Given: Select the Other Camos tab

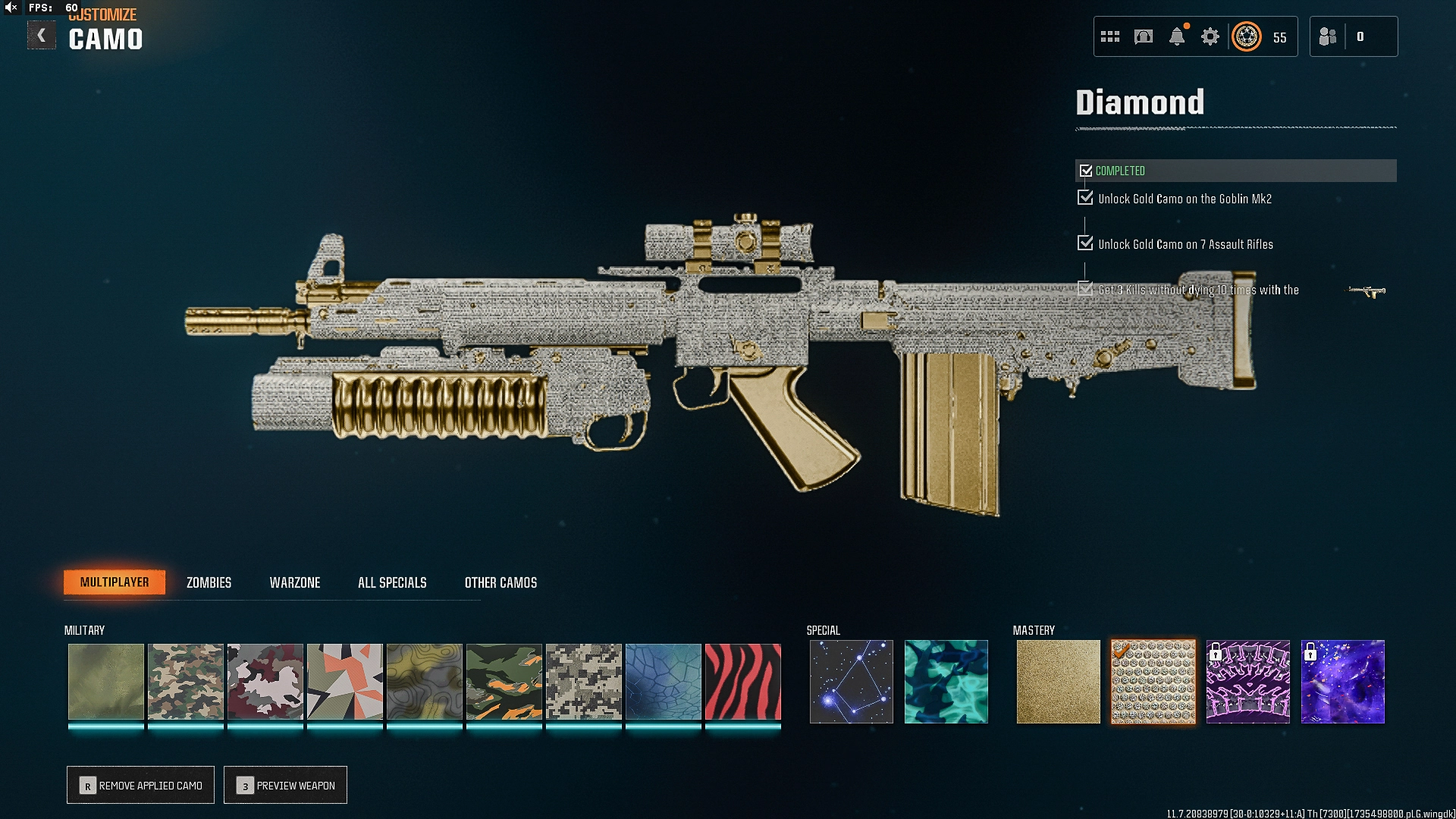Looking at the screenshot, I should point(500,582).
